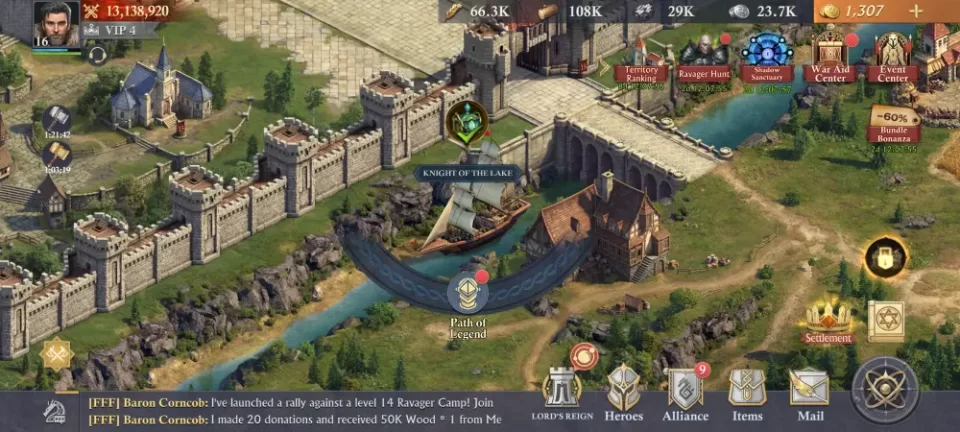Open the Lord's Reign menu
The height and width of the screenshot is (432, 960).
[562, 393]
